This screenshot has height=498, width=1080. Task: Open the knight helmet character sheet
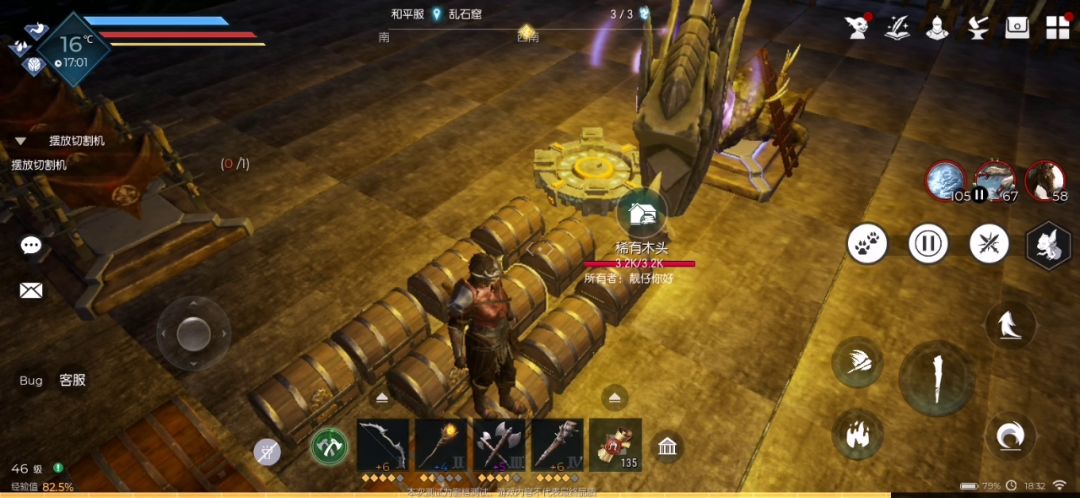tap(937, 27)
